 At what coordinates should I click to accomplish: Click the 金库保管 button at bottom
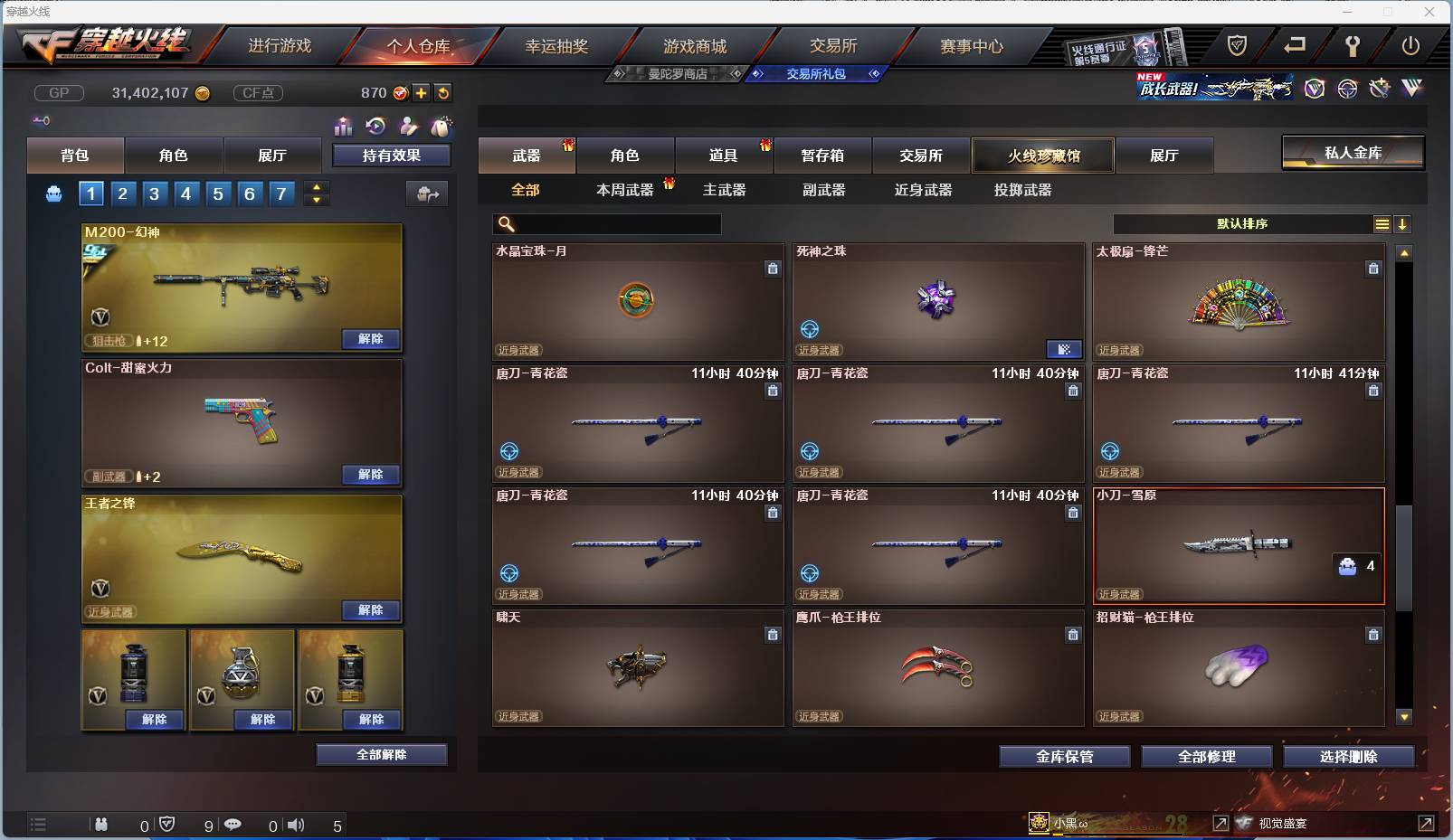1063,757
